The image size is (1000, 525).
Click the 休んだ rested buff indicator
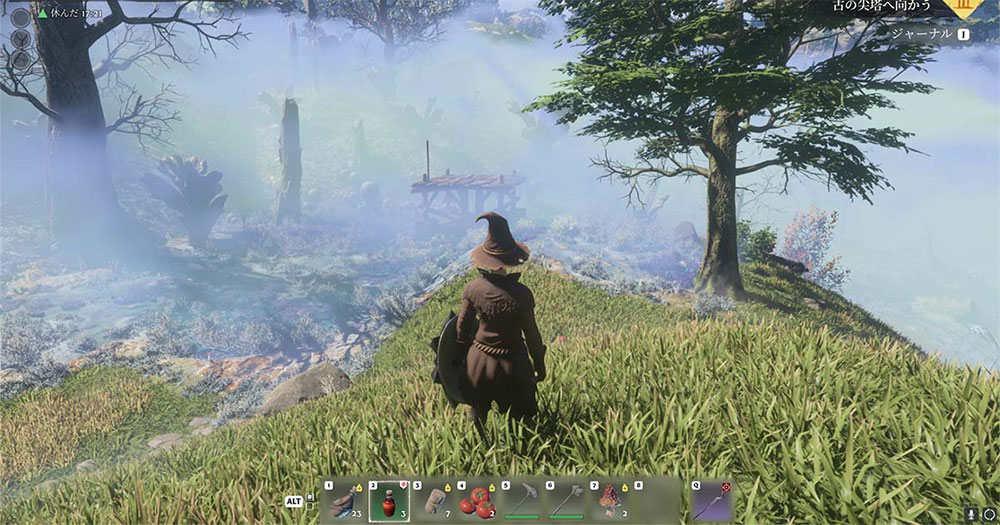coord(59,14)
